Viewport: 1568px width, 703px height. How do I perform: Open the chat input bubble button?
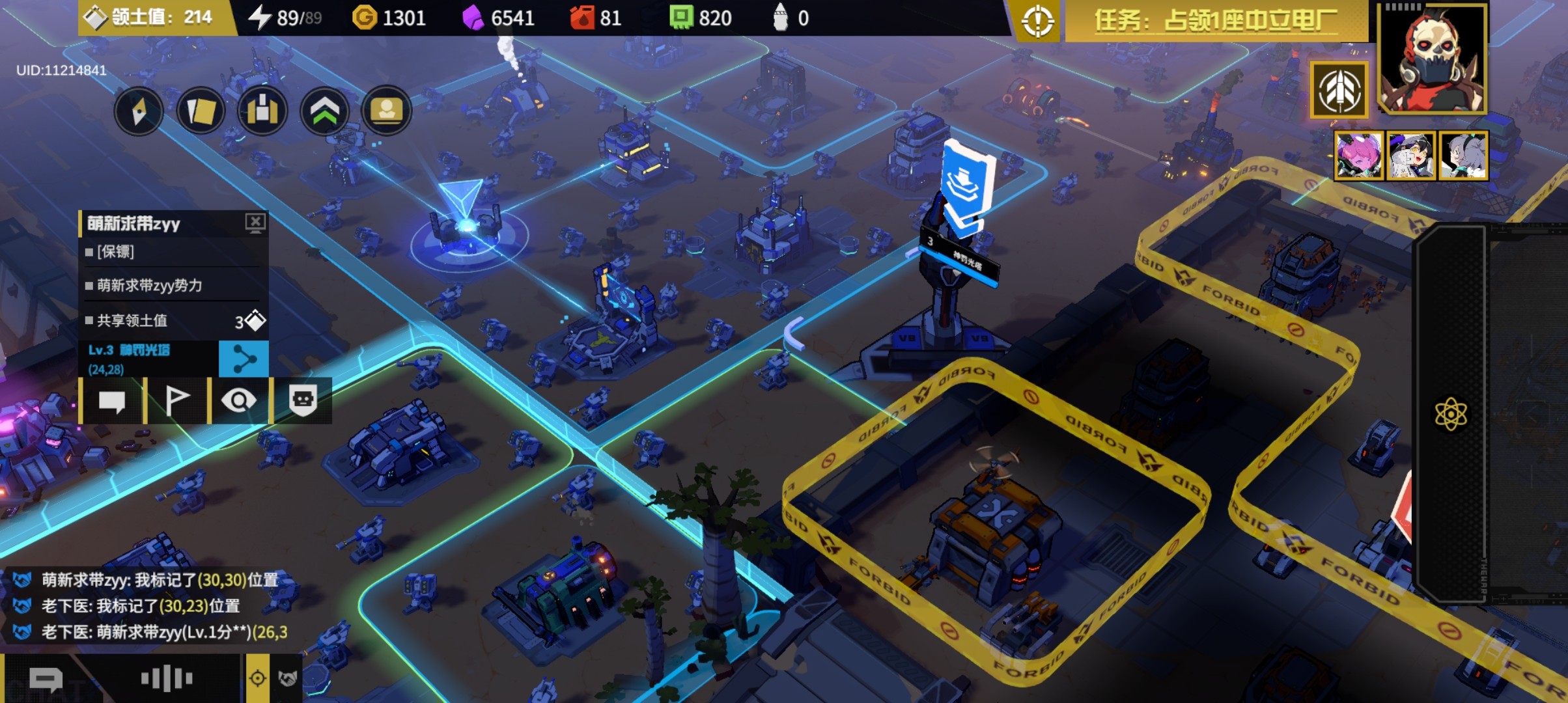46,680
